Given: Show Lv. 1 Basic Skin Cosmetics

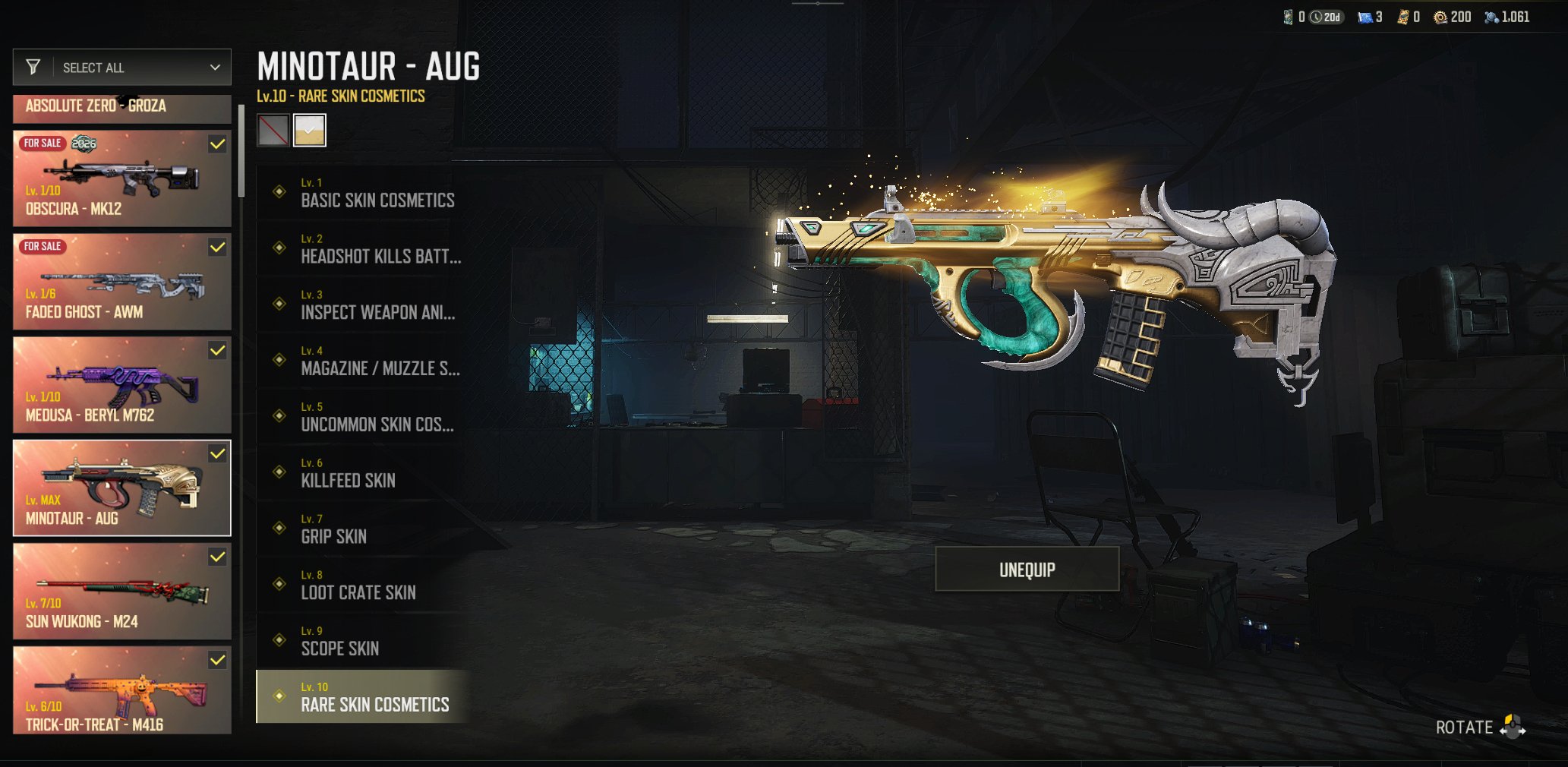Looking at the screenshot, I should tap(363, 193).
